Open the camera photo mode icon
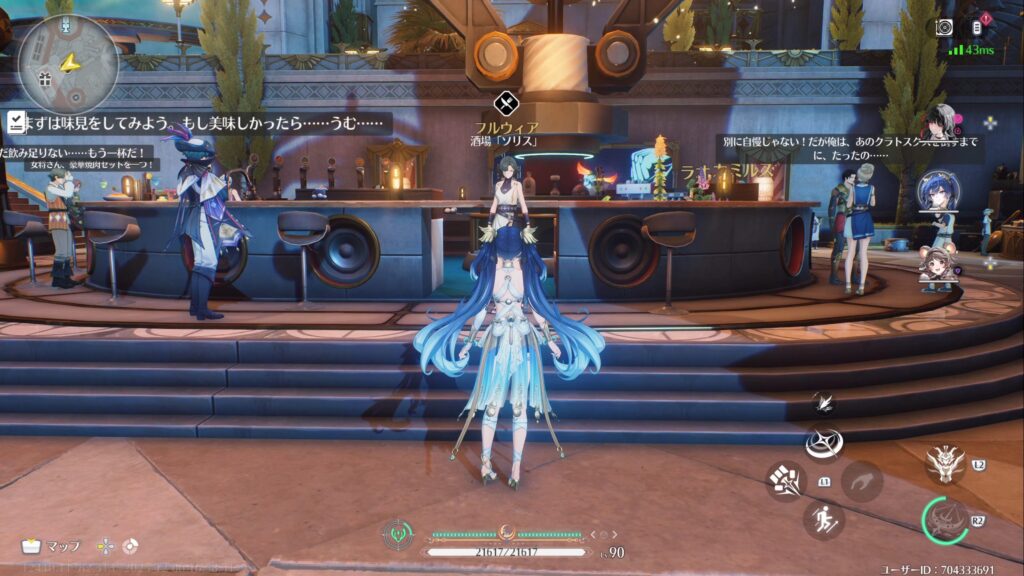Image resolution: width=1024 pixels, height=576 pixels. click(943, 28)
